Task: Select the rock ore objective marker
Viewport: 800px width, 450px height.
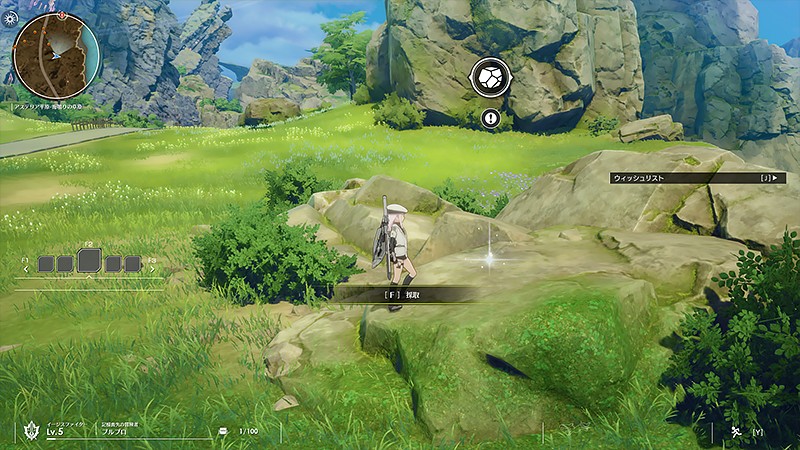Action: click(491, 78)
